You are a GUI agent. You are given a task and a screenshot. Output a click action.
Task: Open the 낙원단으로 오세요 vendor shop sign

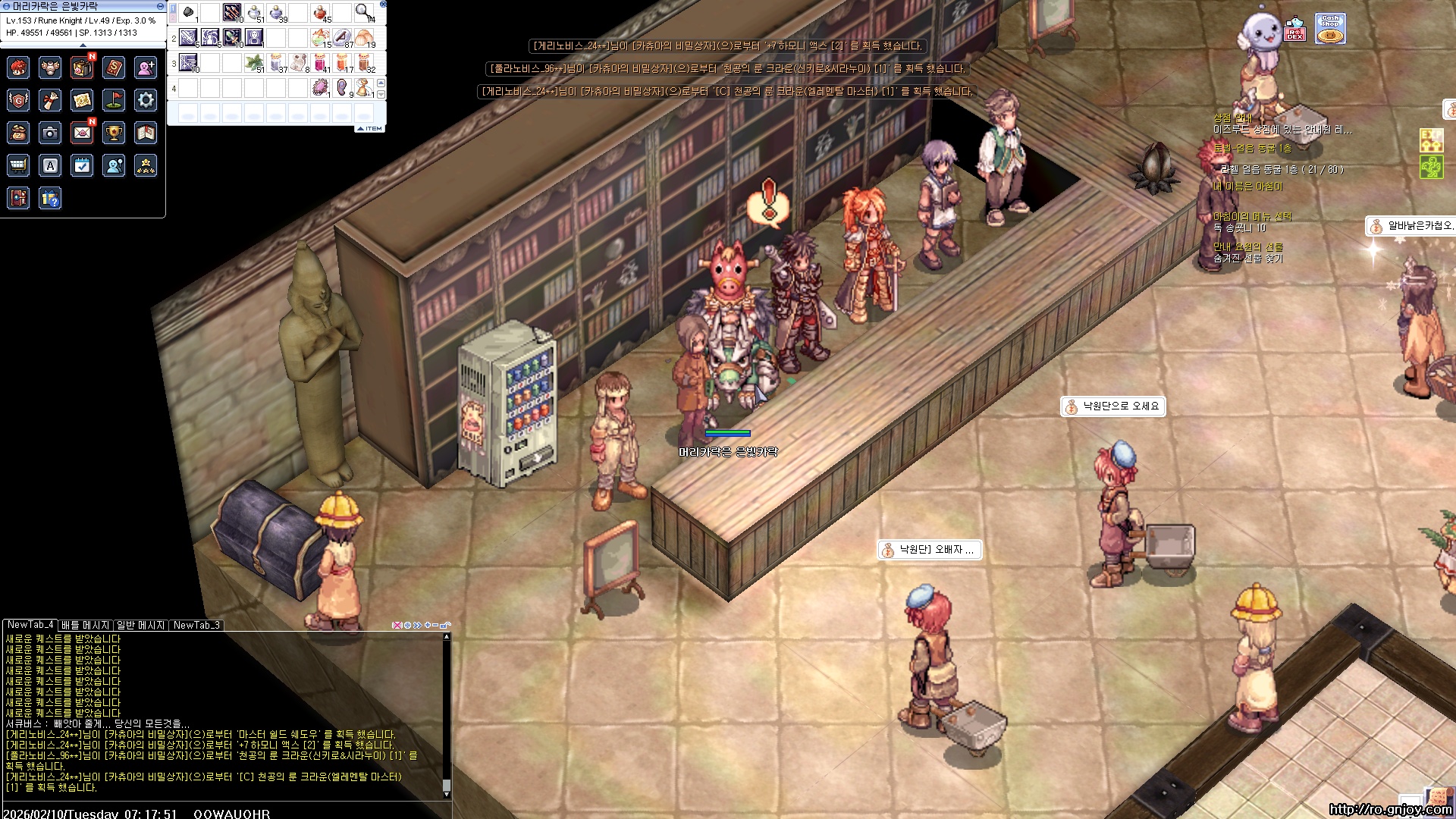click(1112, 406)
